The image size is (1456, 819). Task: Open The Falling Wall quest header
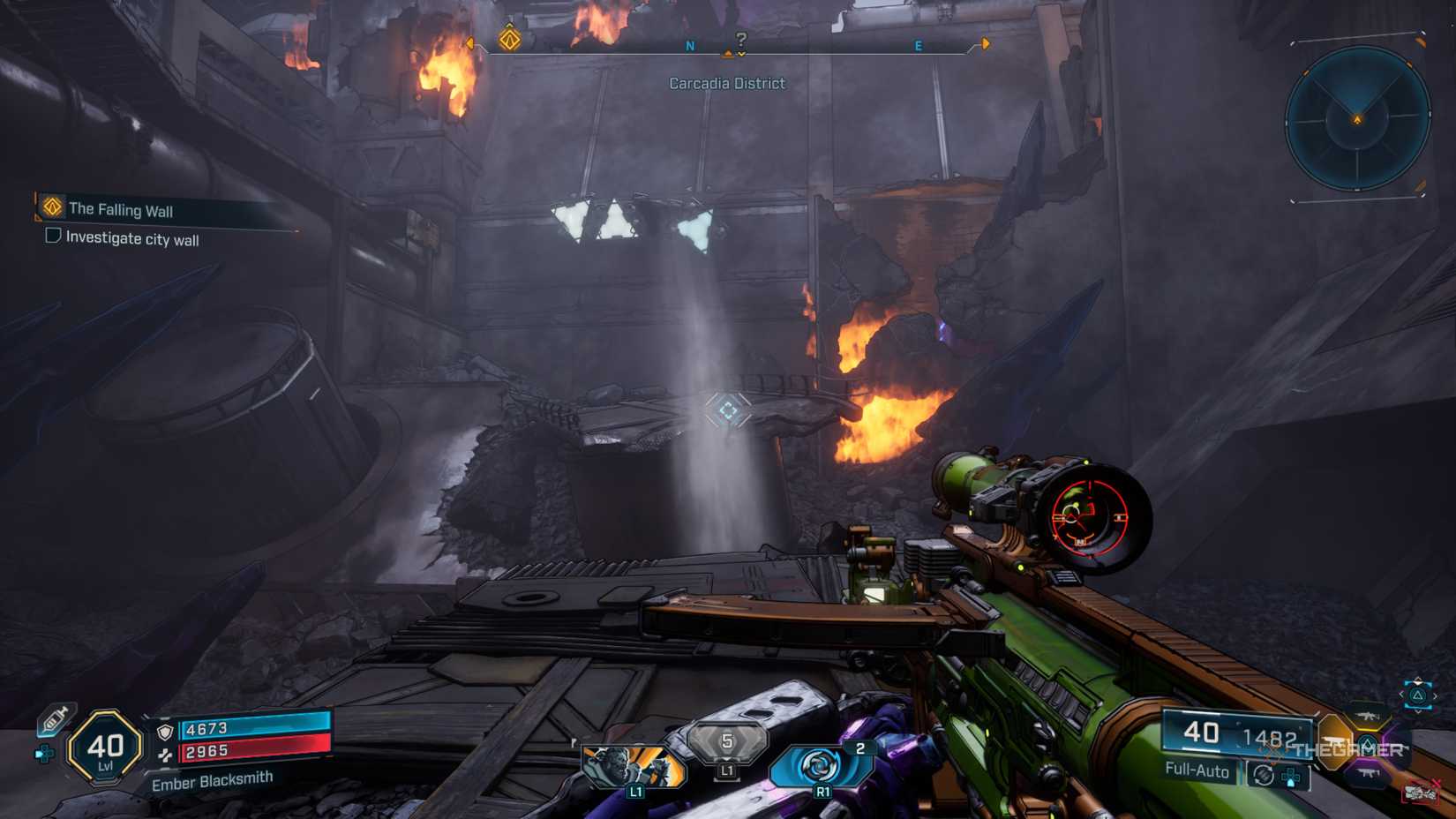[124, 210]
